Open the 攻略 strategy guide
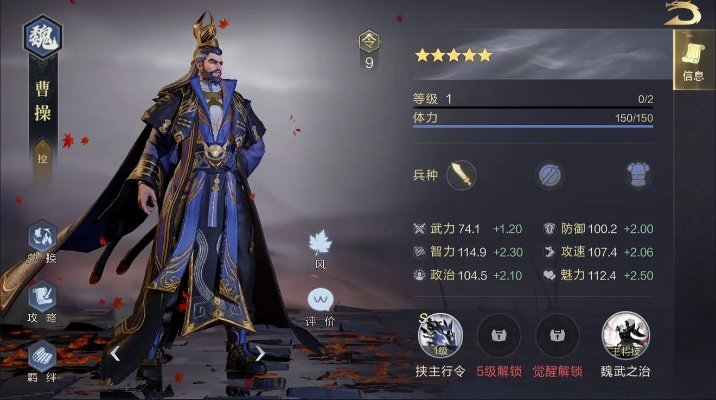The image size is (716, 400). click(x=42, y=299)
